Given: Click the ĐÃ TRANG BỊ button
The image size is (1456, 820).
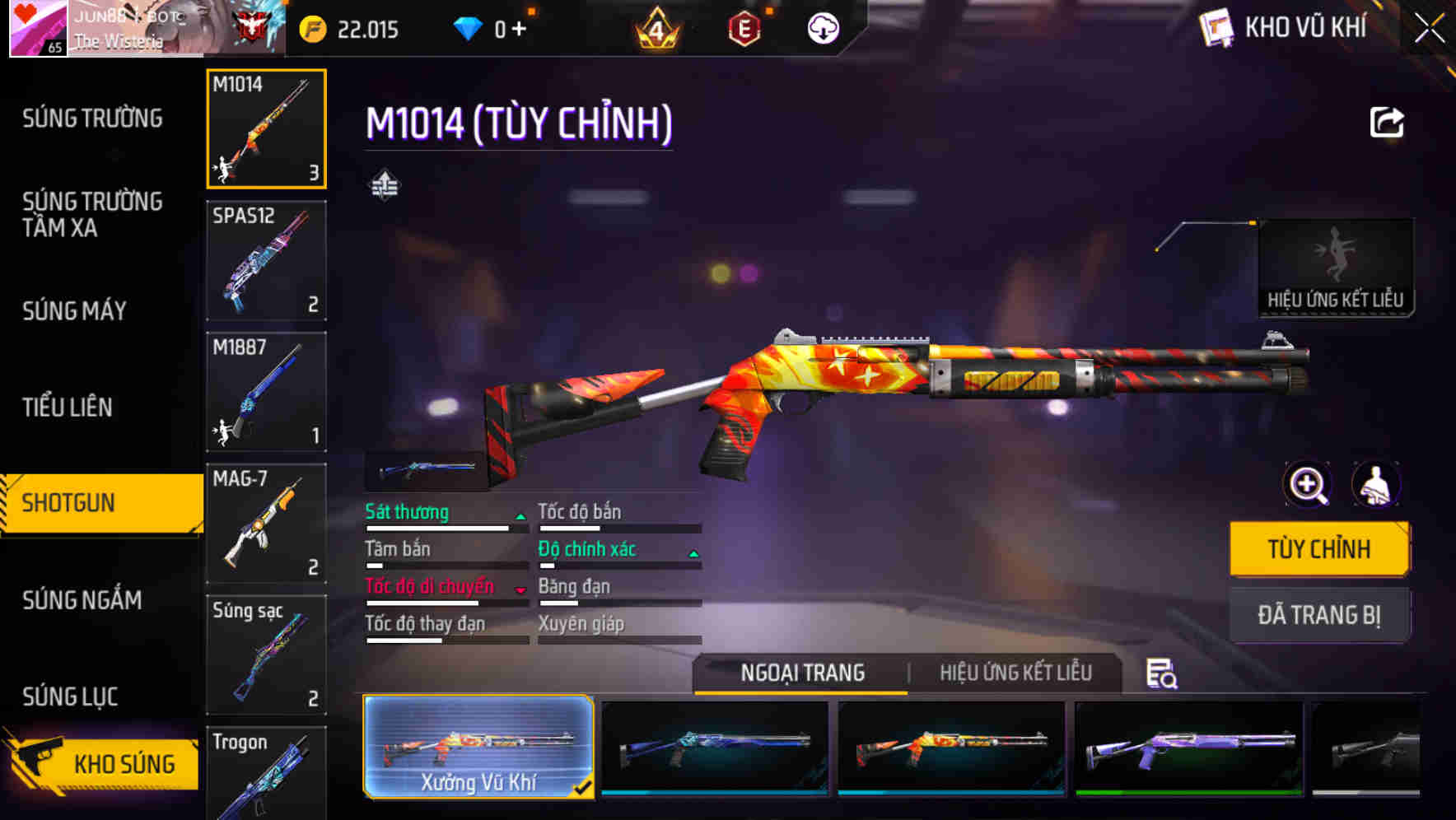Looking at the screenshot, I should pyautogui.click(x=1319, y=614).
